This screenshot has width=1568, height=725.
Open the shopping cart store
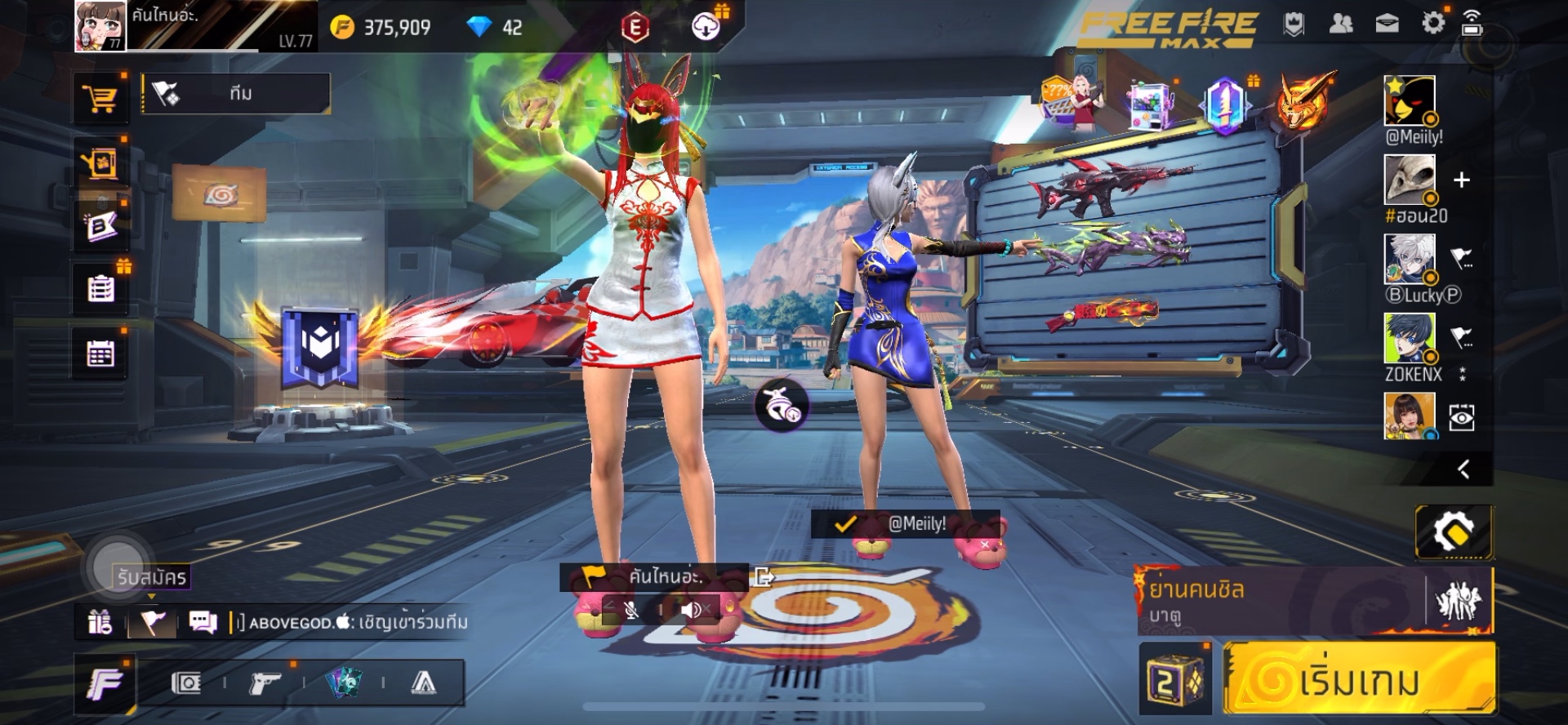tap(100, 100)
